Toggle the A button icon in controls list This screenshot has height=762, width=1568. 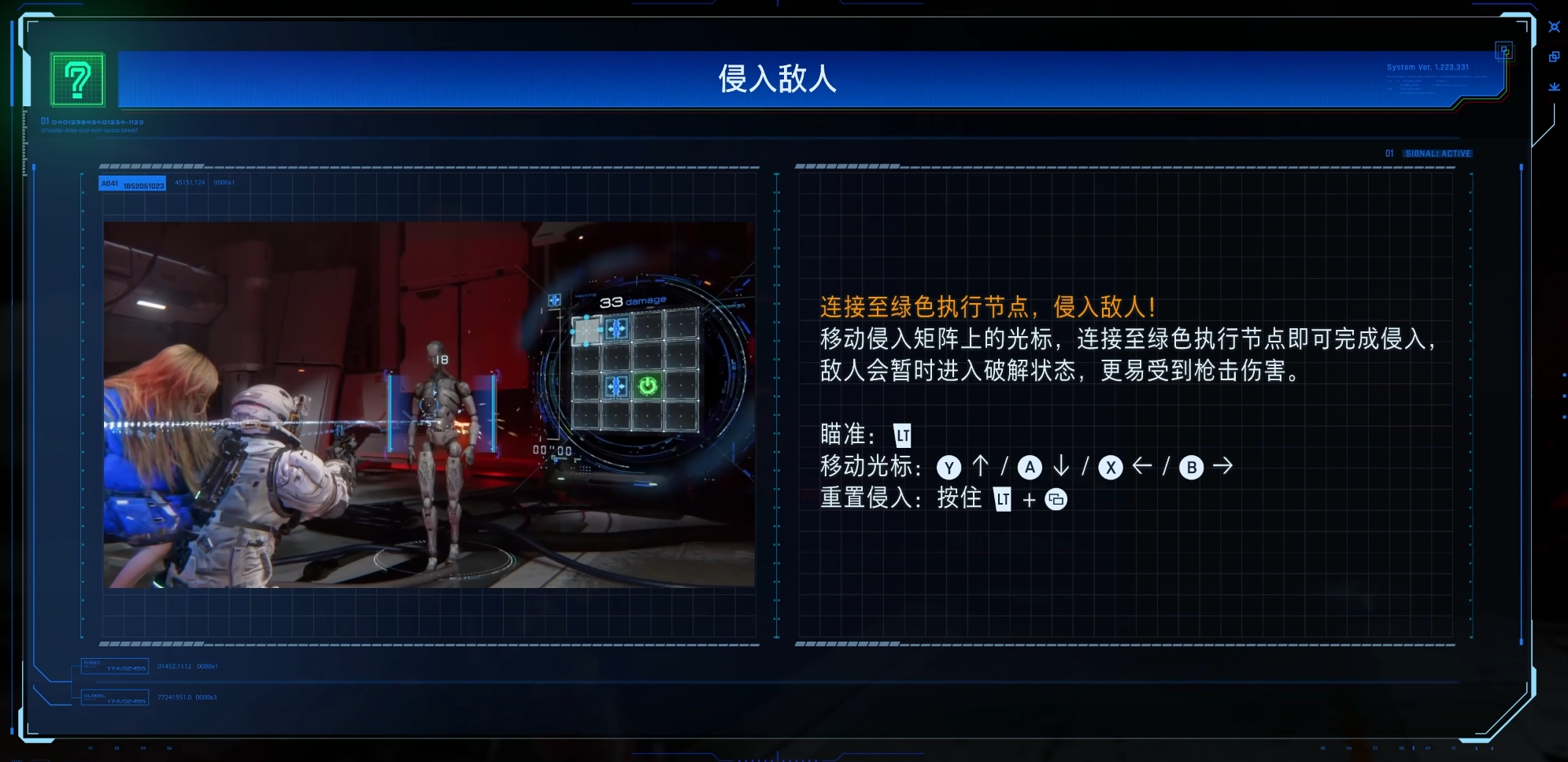click(x=1030, y=467)
